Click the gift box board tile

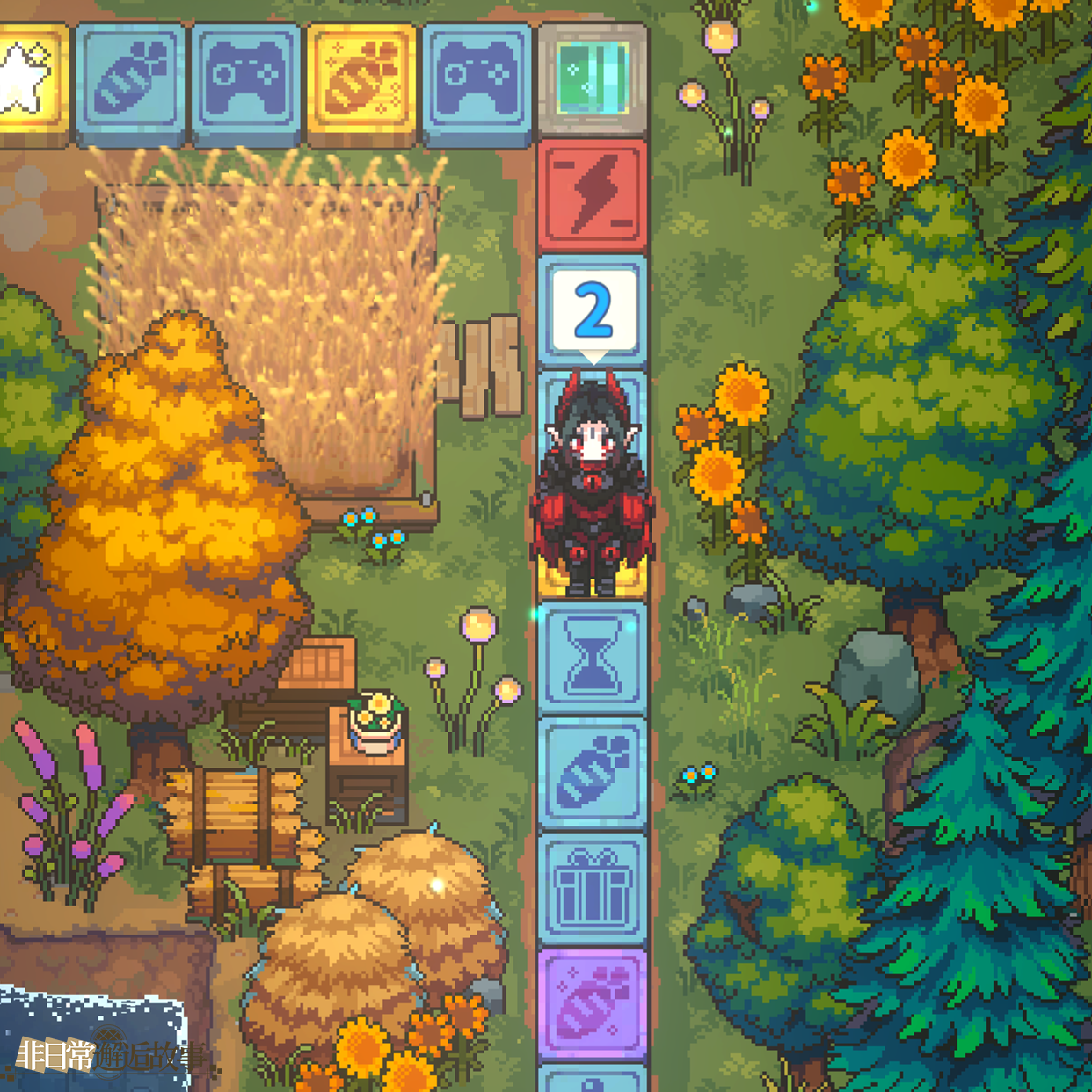pyautogui.click(x=593, y=890)
